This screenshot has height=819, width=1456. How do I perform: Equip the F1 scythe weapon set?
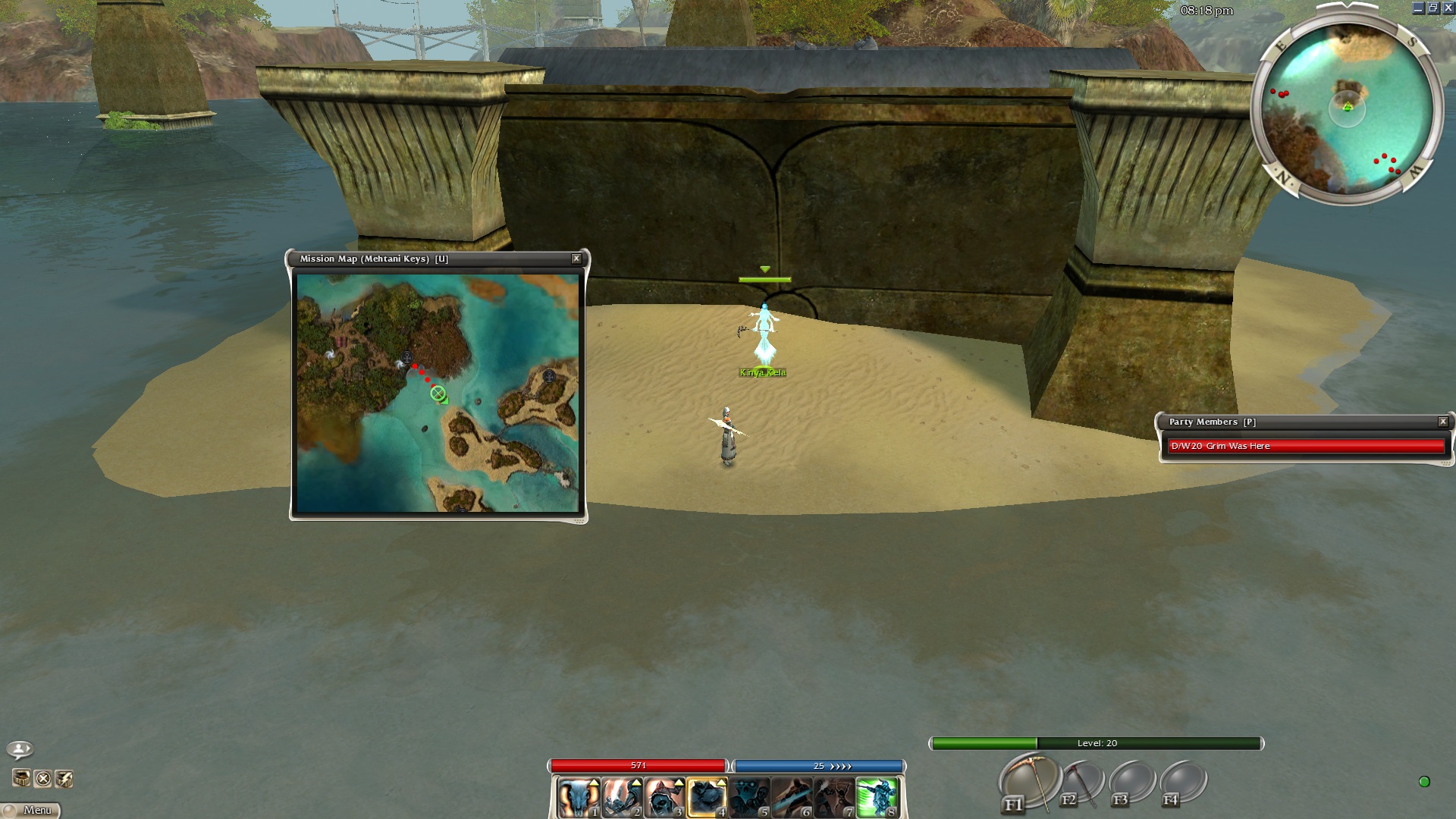point(1029,781)
